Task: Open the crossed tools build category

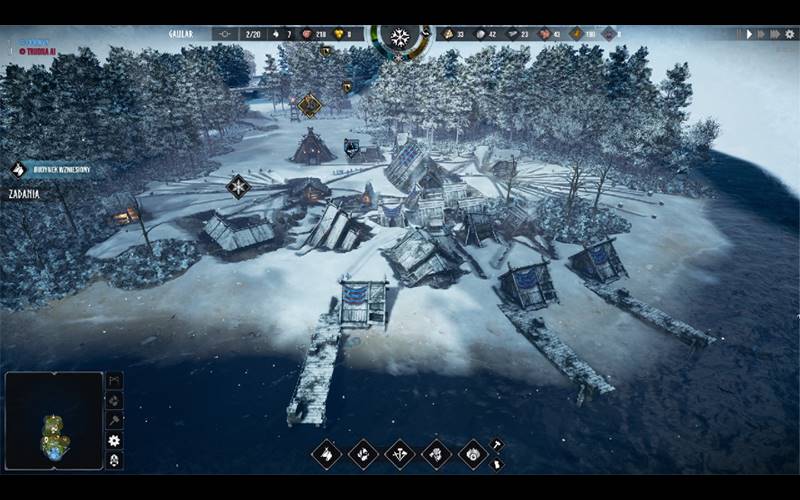Action: (x=400, y=454)
